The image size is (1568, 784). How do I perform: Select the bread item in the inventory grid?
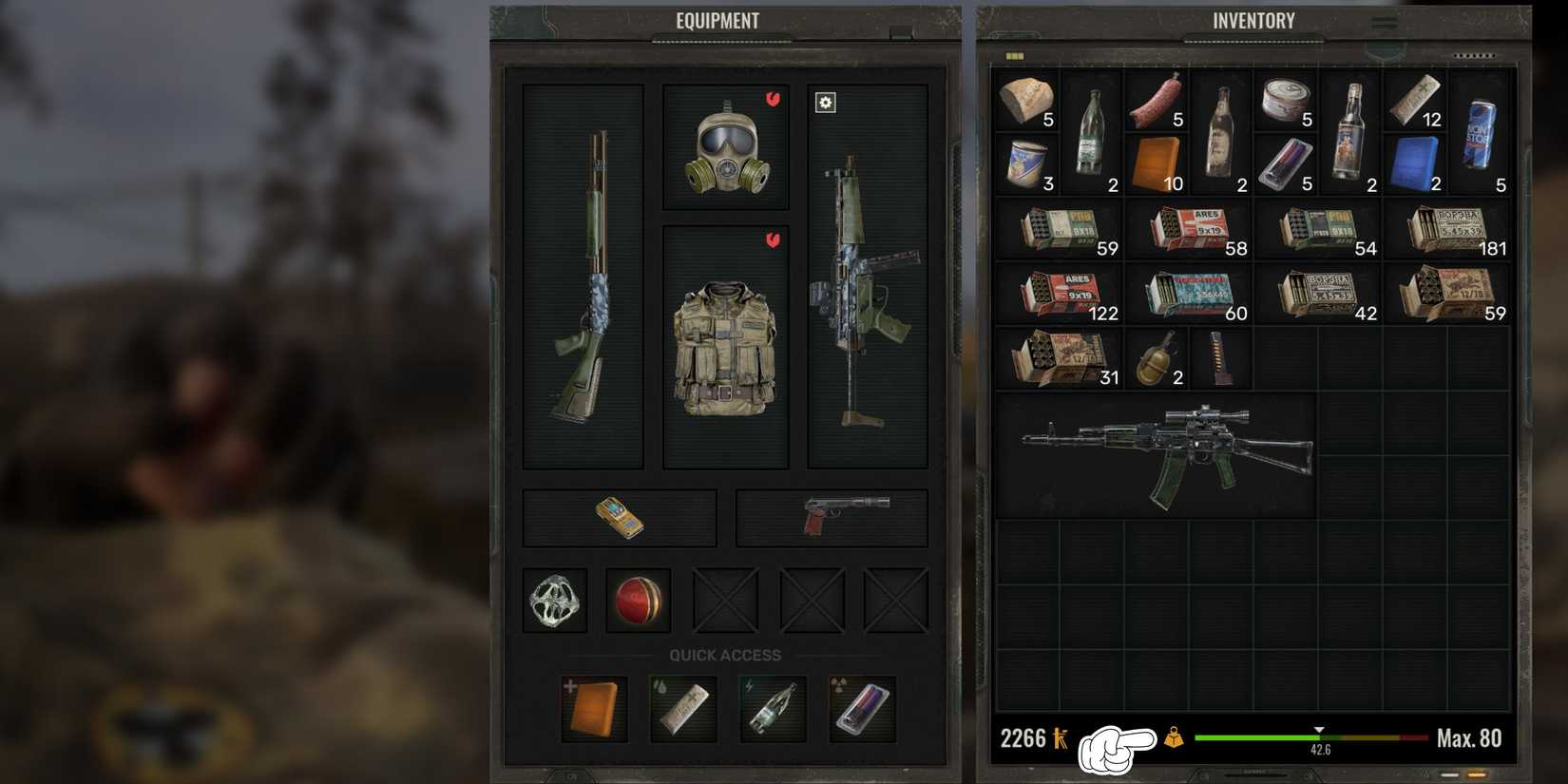pos(1026,100)
